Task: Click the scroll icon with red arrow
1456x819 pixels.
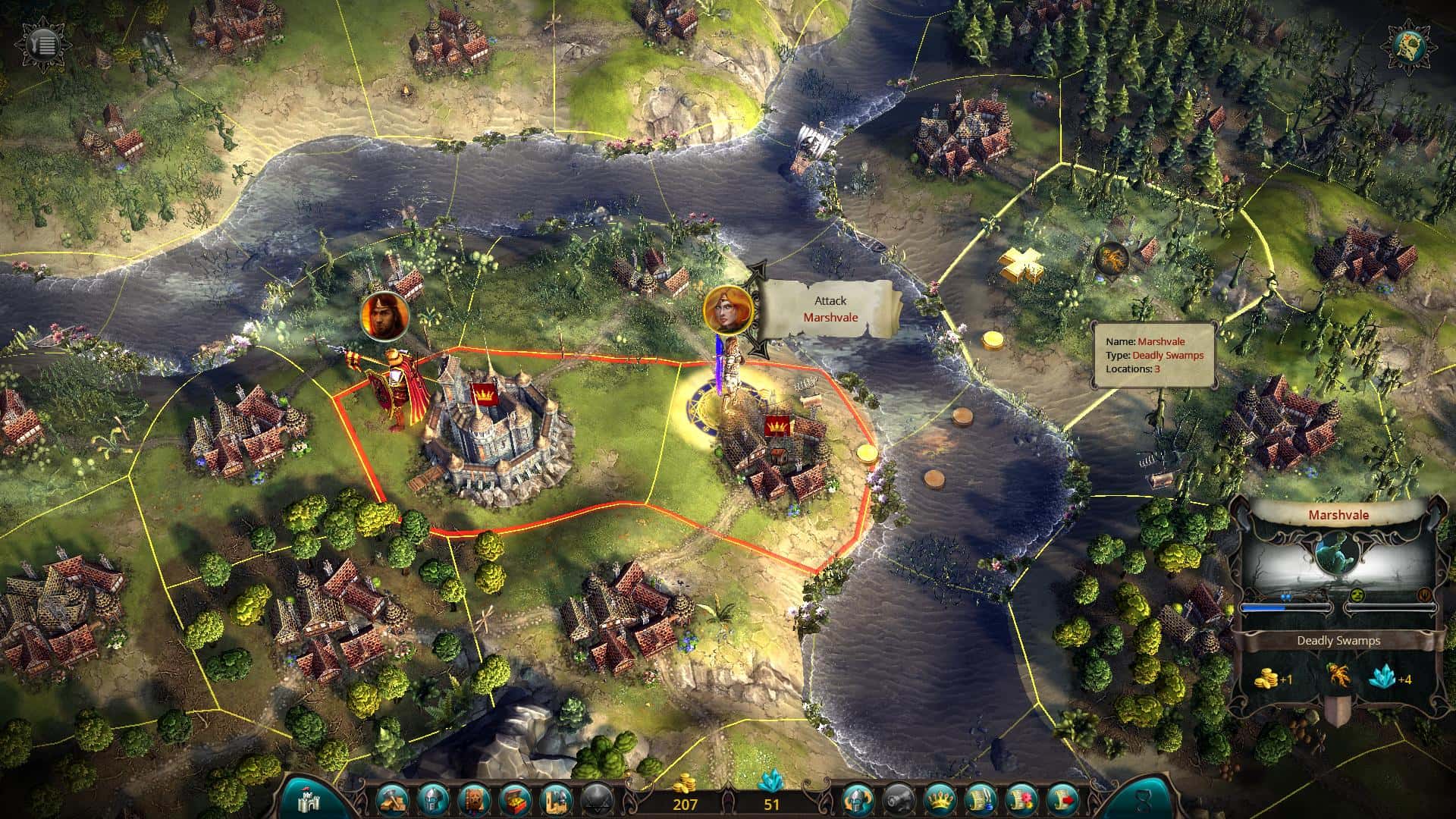Action: coord(1063,800)
